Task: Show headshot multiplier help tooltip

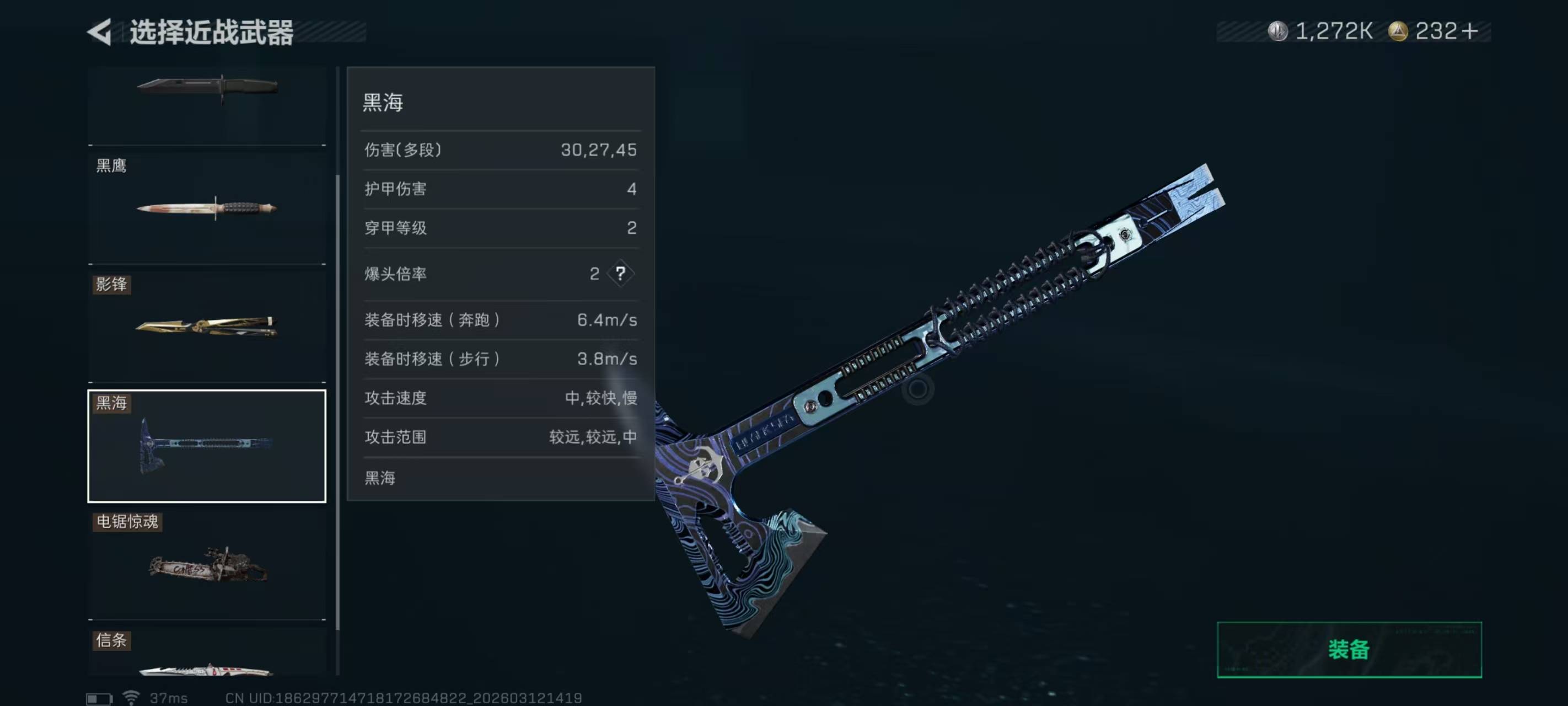Action: coord(620,274)
